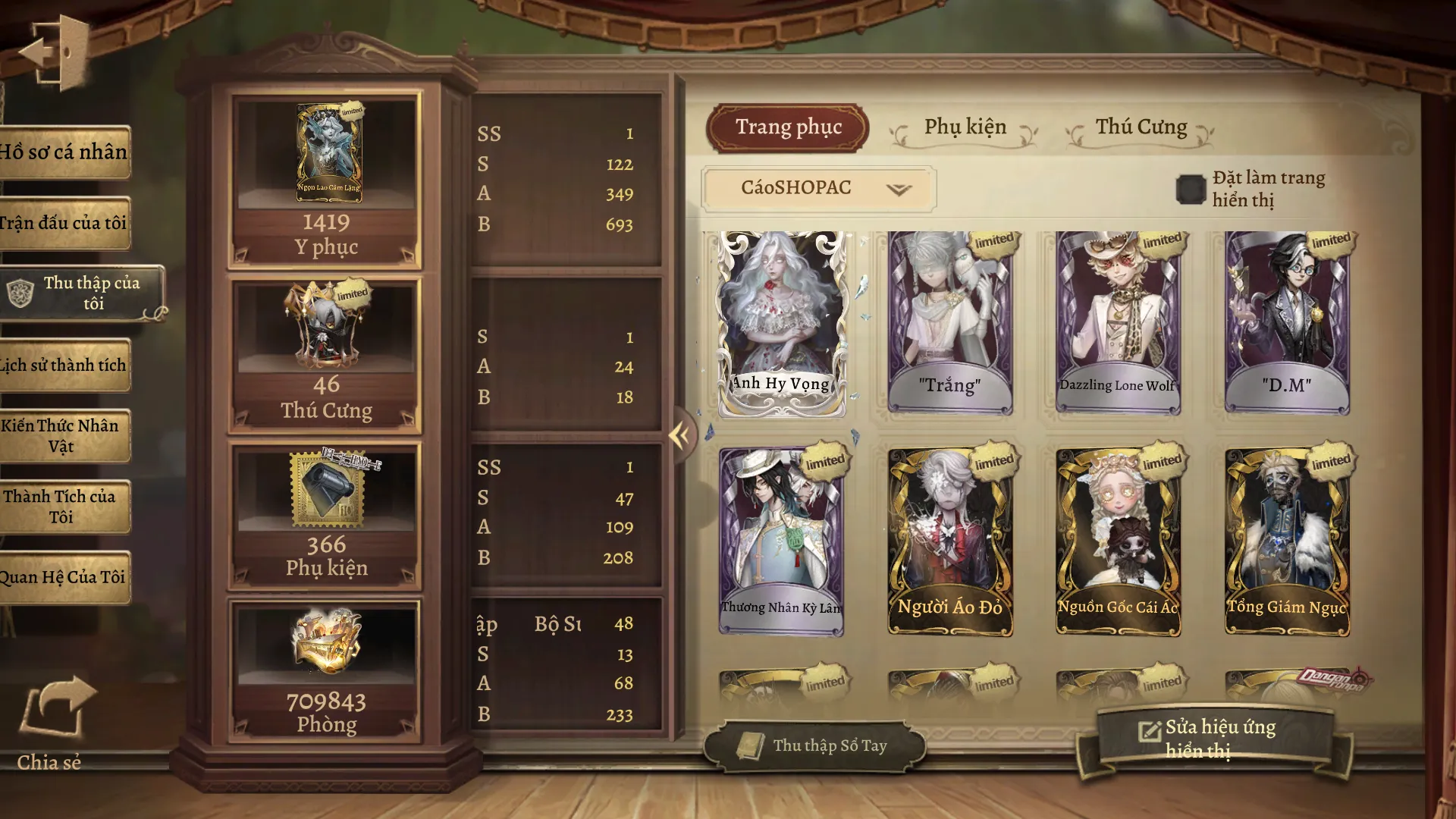Select the Ánh Hy Vọng costume card
Screen dimensions: 1456x819
782,325
